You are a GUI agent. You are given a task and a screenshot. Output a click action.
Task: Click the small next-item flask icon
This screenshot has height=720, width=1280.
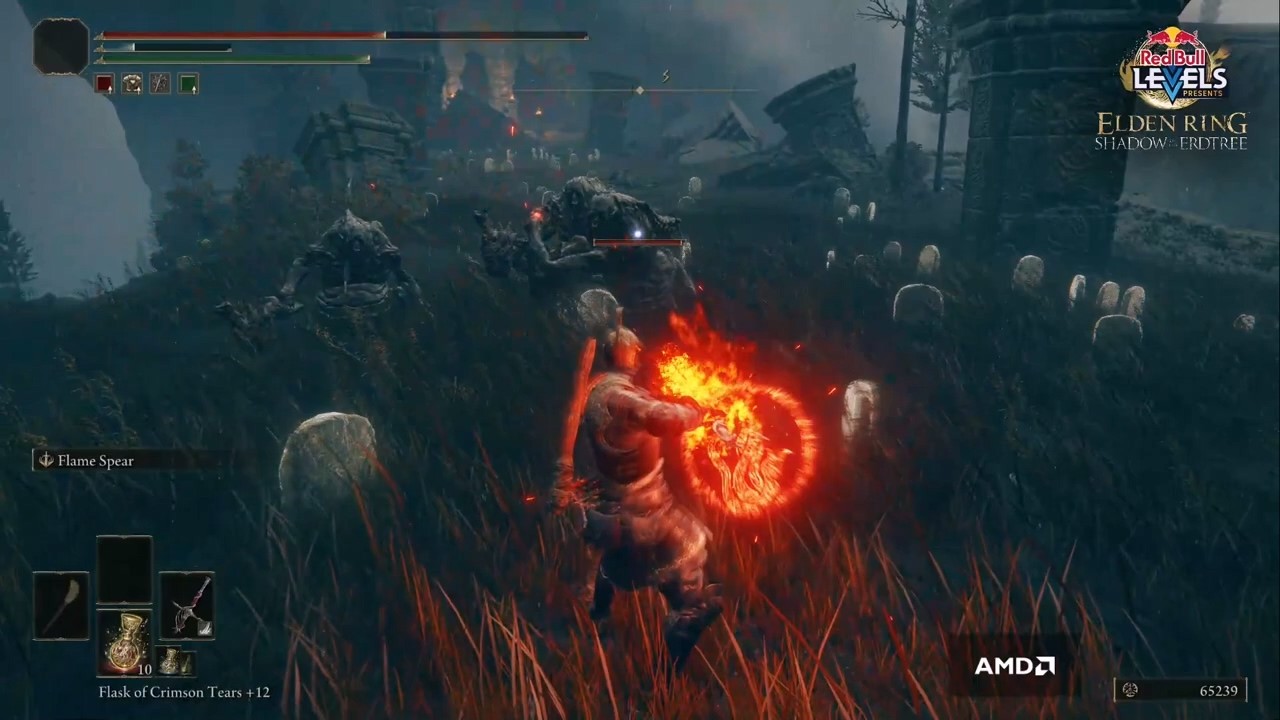point(174,662)
